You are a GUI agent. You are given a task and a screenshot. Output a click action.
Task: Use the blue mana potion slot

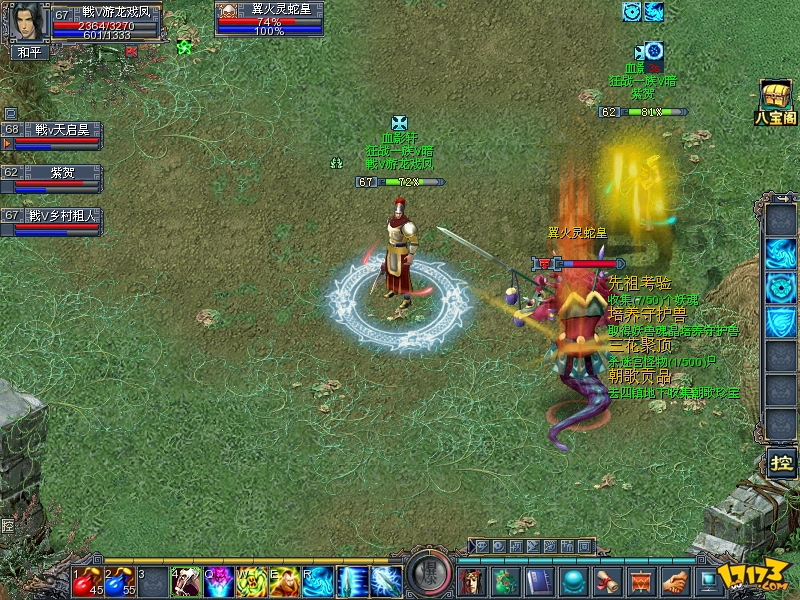[x=119, y=581]
